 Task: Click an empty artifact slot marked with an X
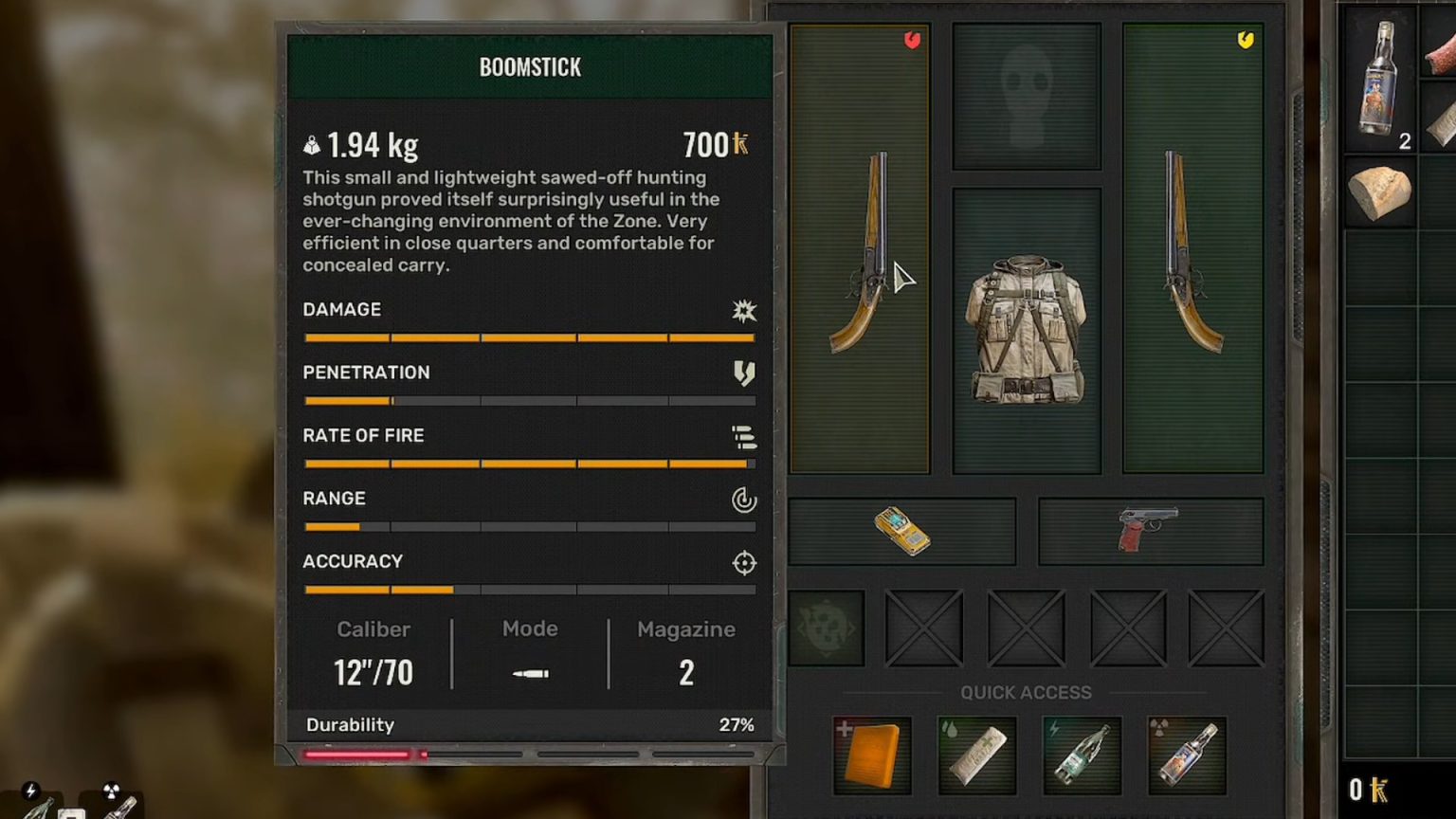coord(1025,626)
